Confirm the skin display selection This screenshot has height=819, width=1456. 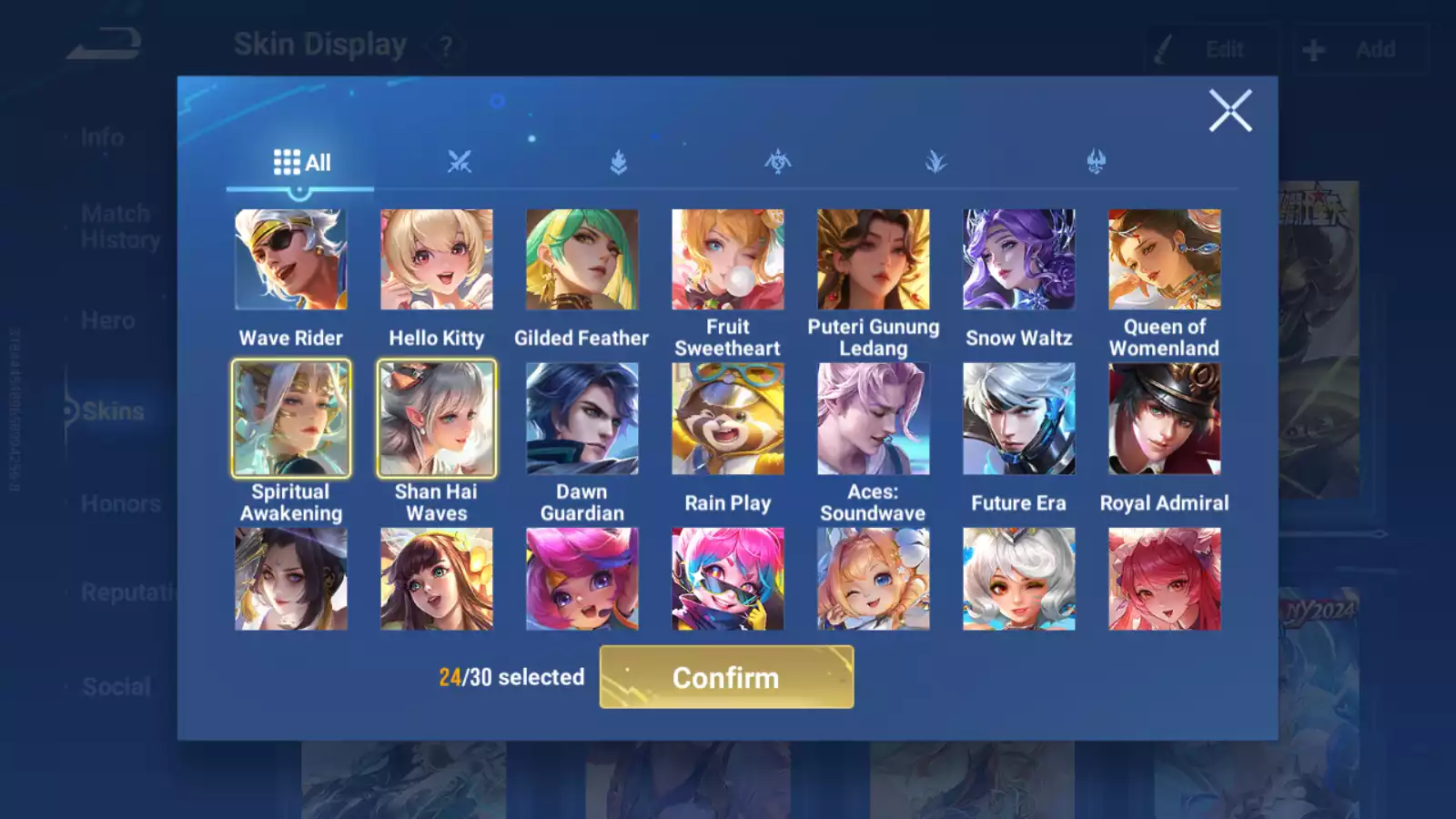pos(726,677)
